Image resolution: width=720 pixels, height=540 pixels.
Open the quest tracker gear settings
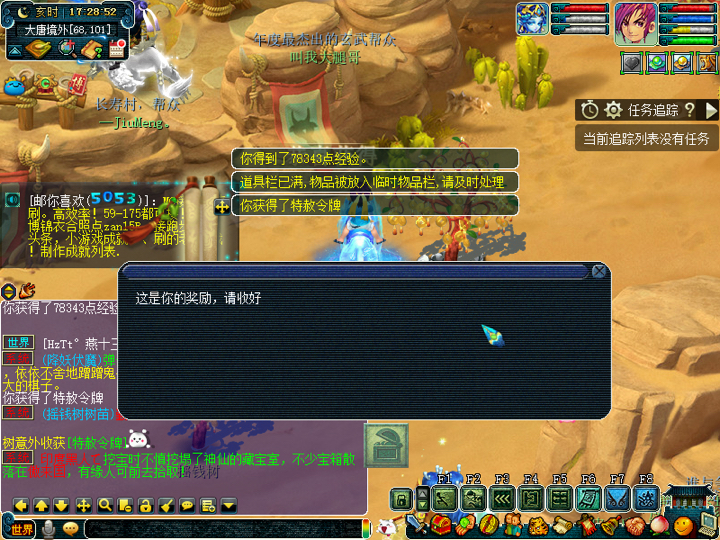click(x=613, y=110)
